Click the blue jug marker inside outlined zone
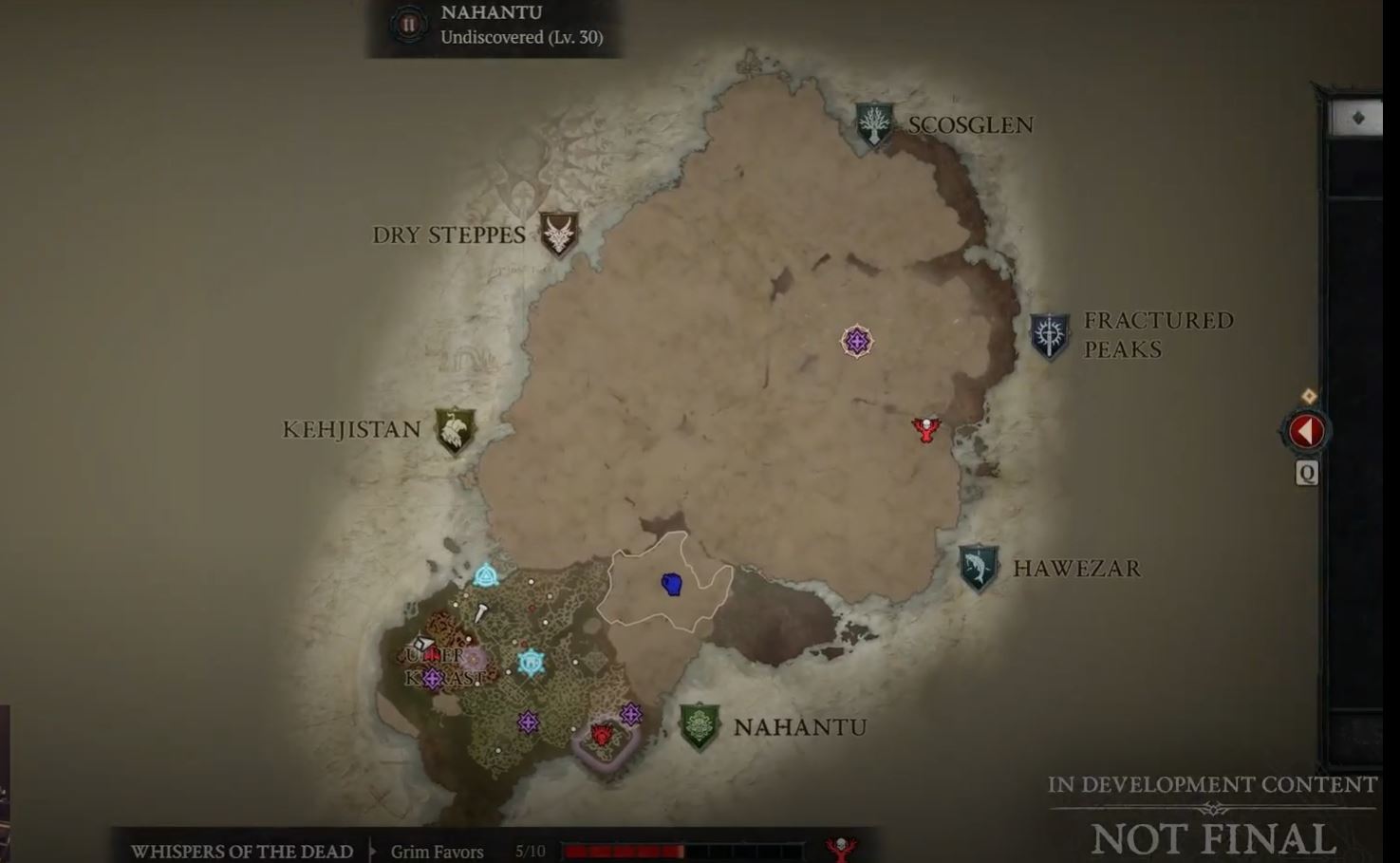The height and width of the screenshot is (863, 1400). (x=673, y=585)
